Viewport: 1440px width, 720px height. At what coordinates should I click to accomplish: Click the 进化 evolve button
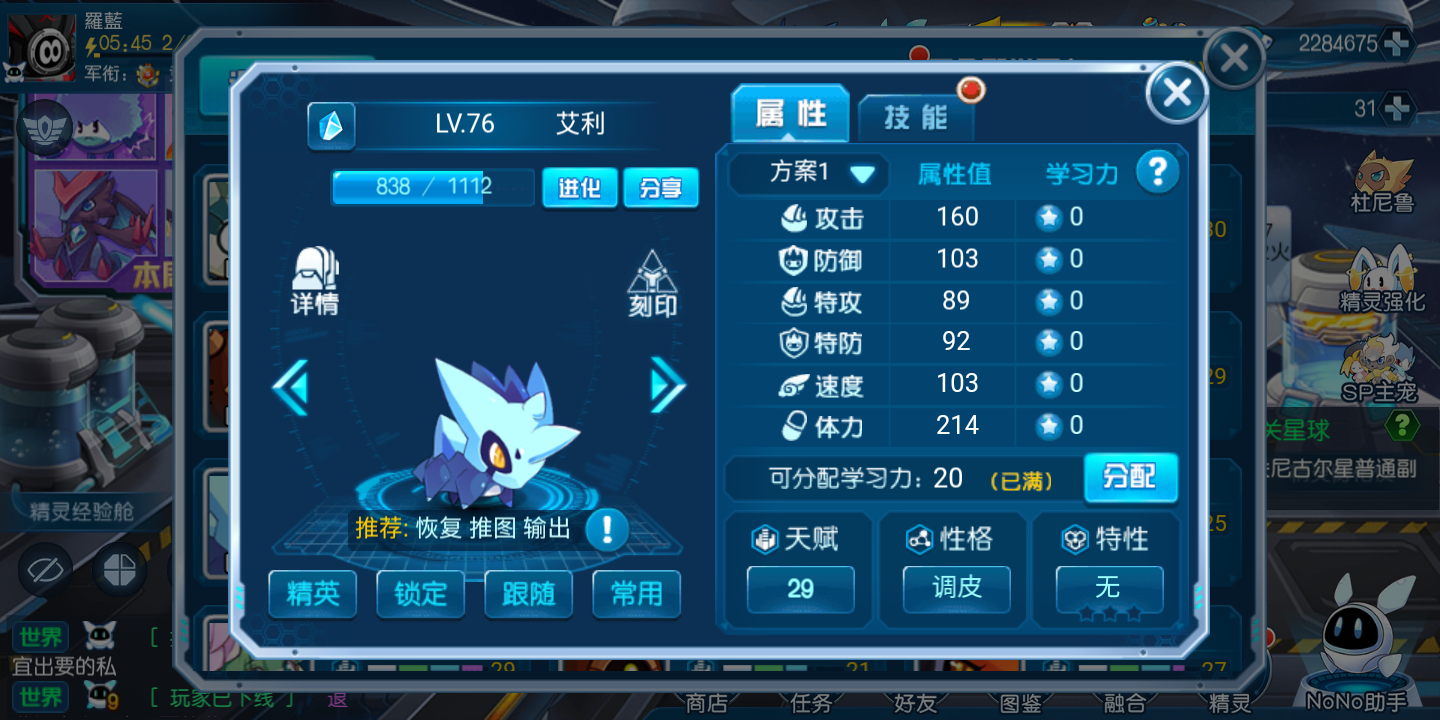click(x=579, y=187)
